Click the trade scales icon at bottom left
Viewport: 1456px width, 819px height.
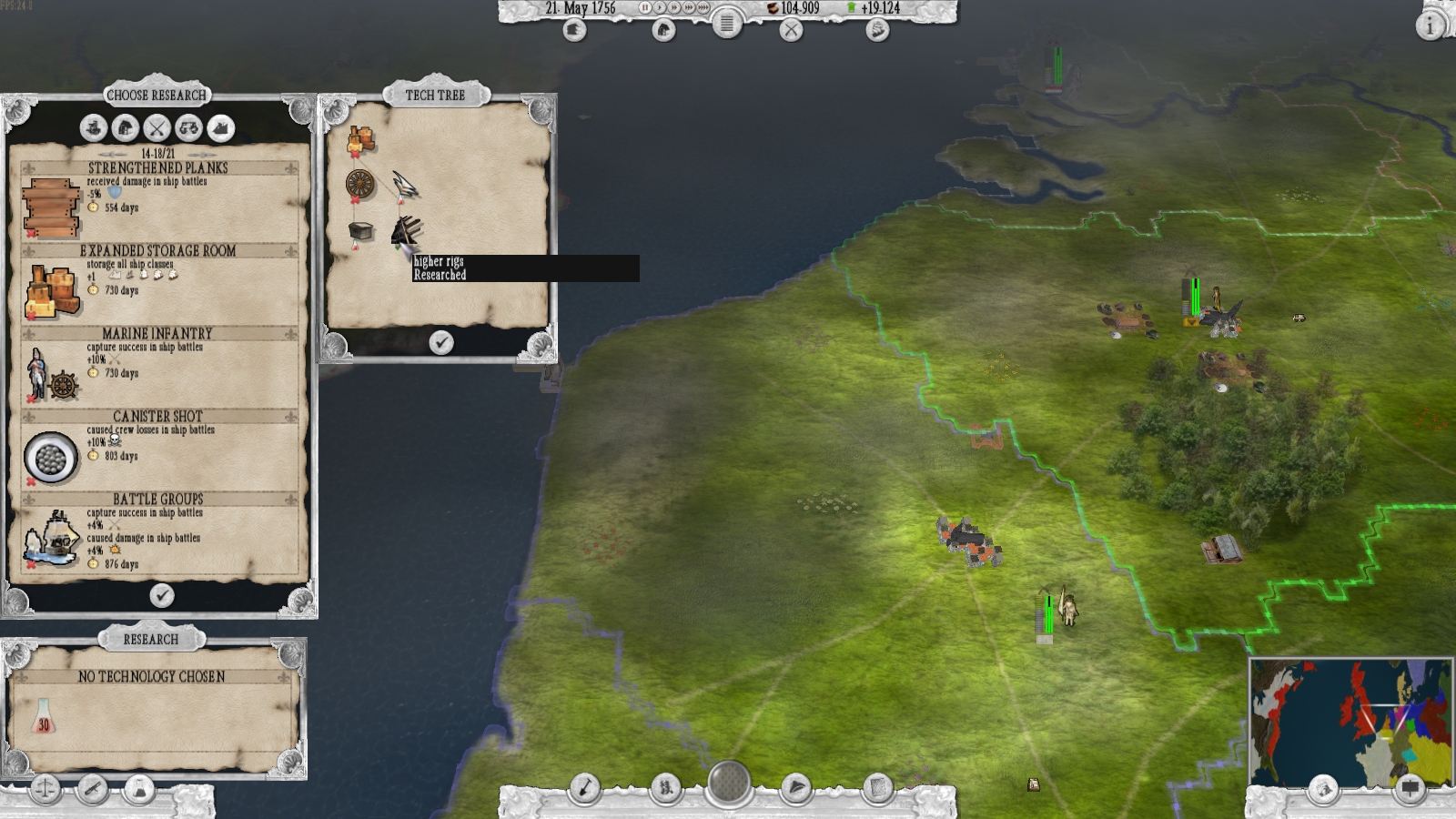point(45,787)
